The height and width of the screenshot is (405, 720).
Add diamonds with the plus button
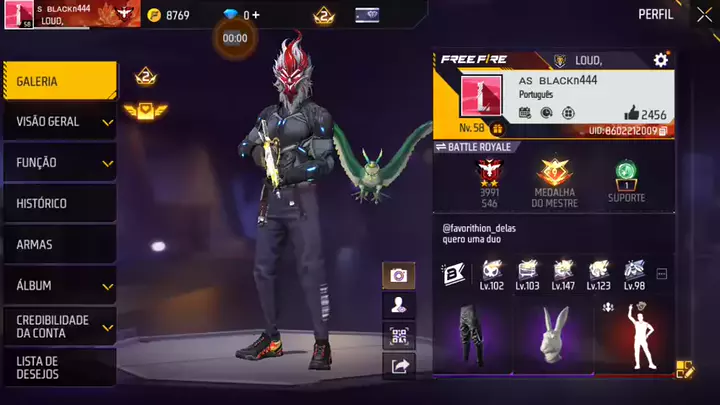point(256,15)
